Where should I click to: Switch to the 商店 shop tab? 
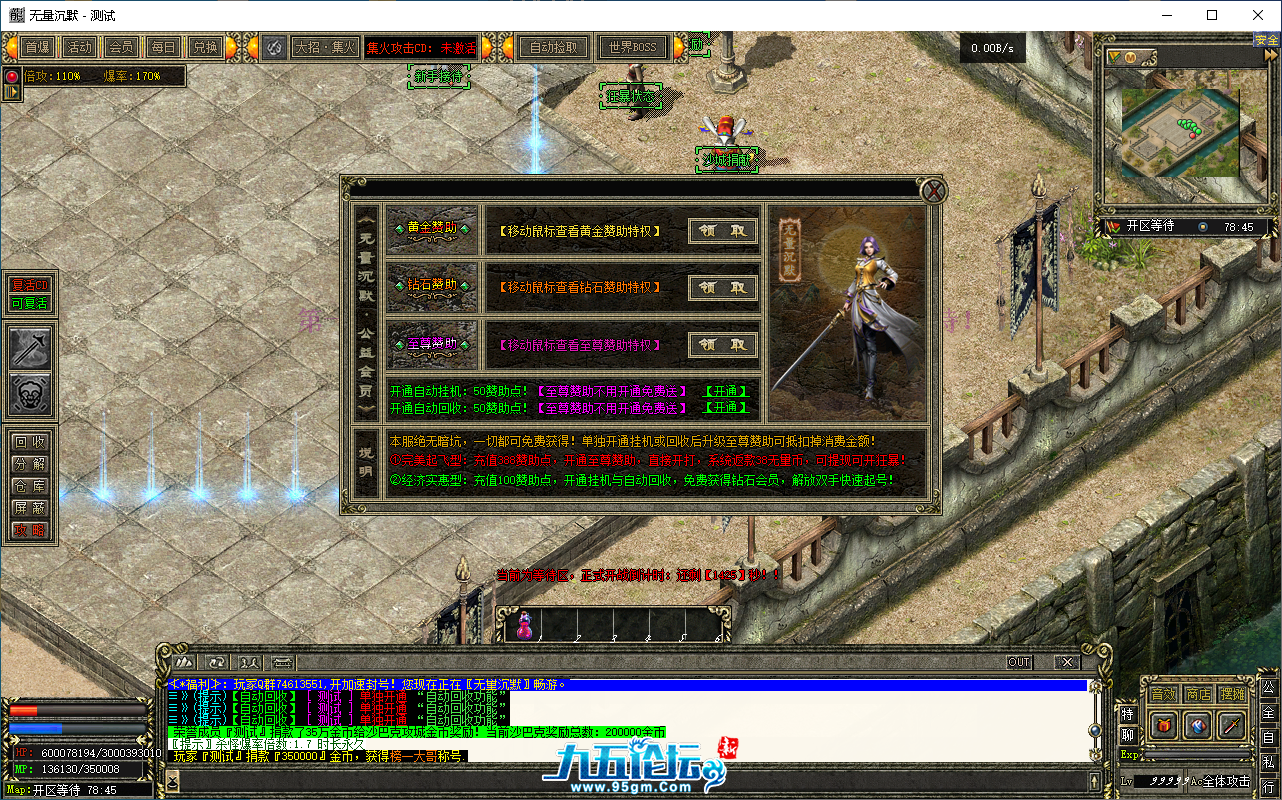coord(1198,693)
